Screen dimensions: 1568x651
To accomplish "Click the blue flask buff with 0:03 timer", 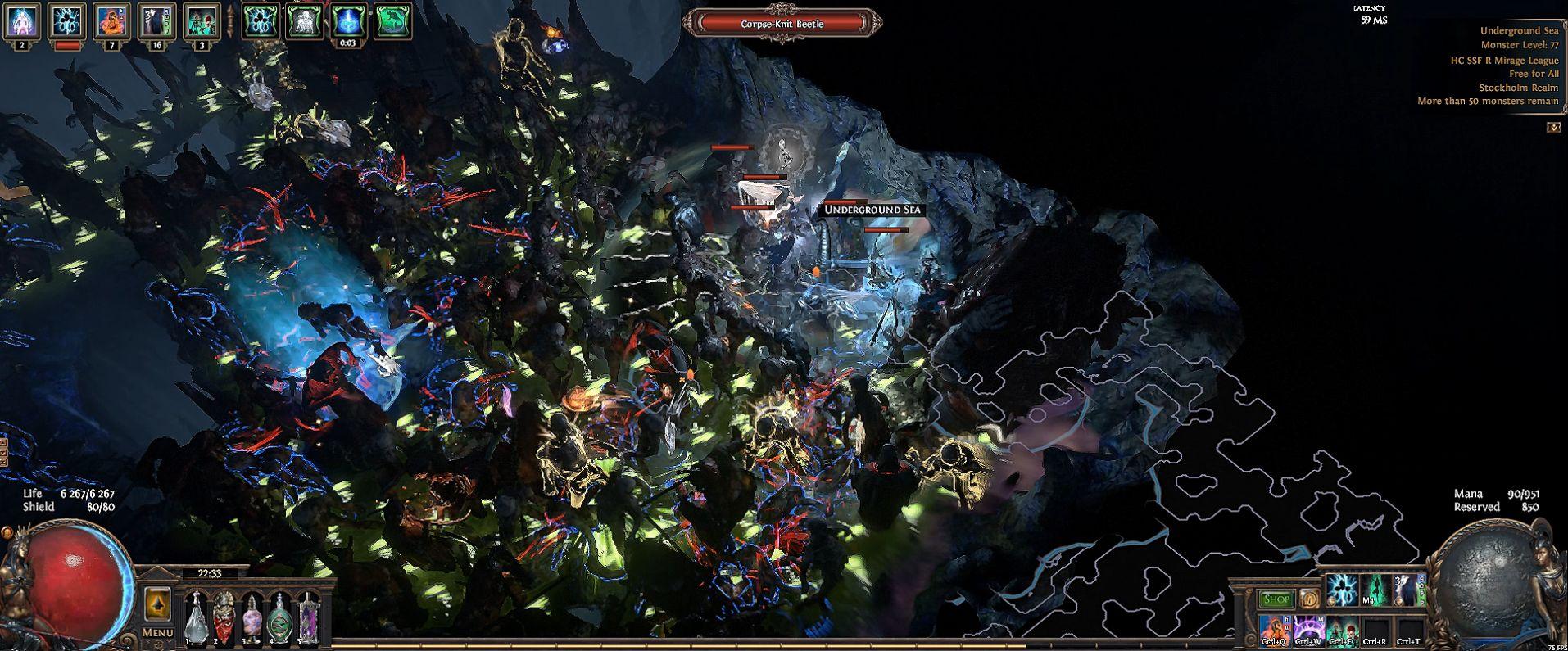I will (x=348, y=21).
